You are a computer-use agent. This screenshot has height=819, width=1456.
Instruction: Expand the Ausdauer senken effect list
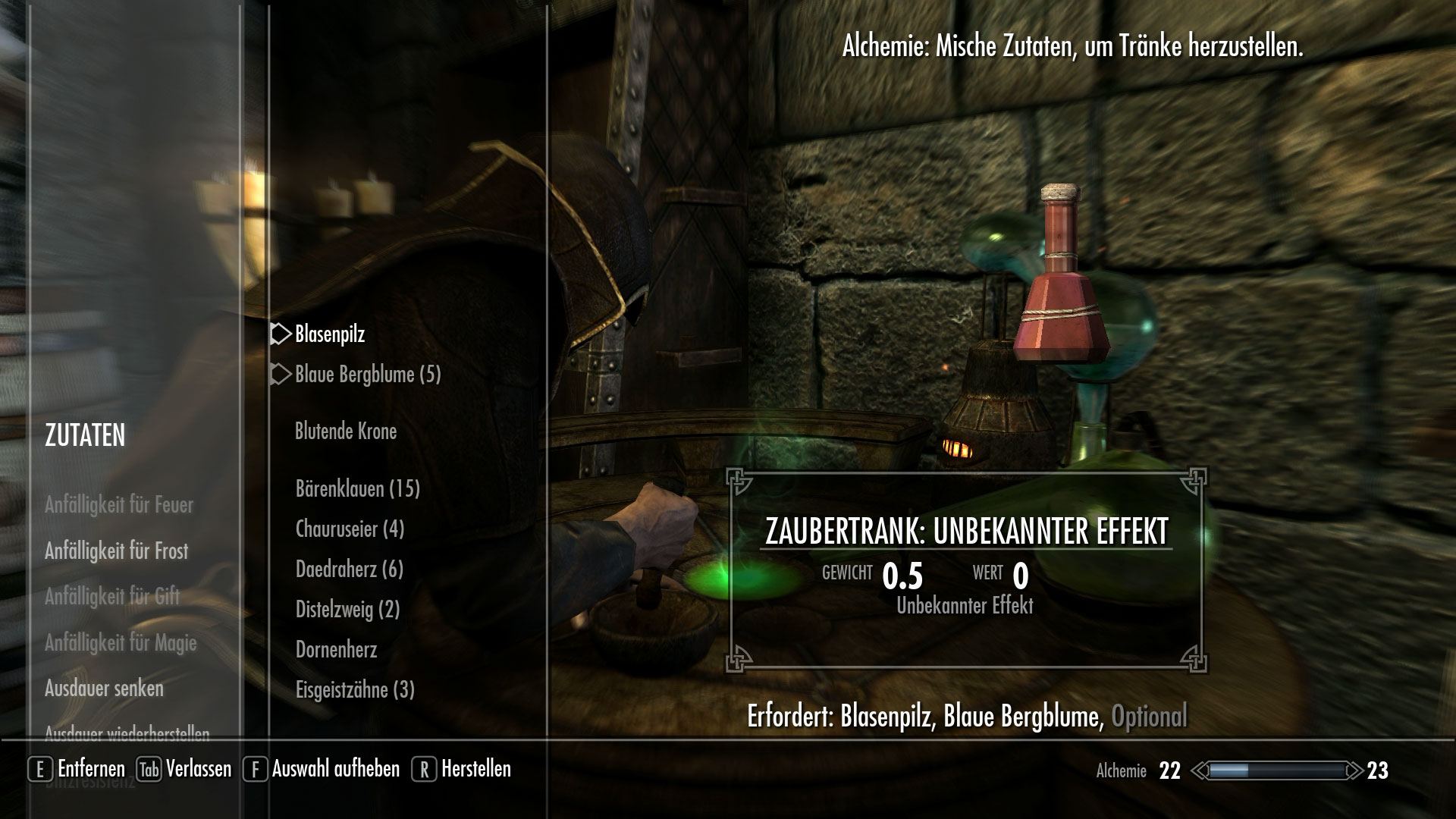[105, 689]
